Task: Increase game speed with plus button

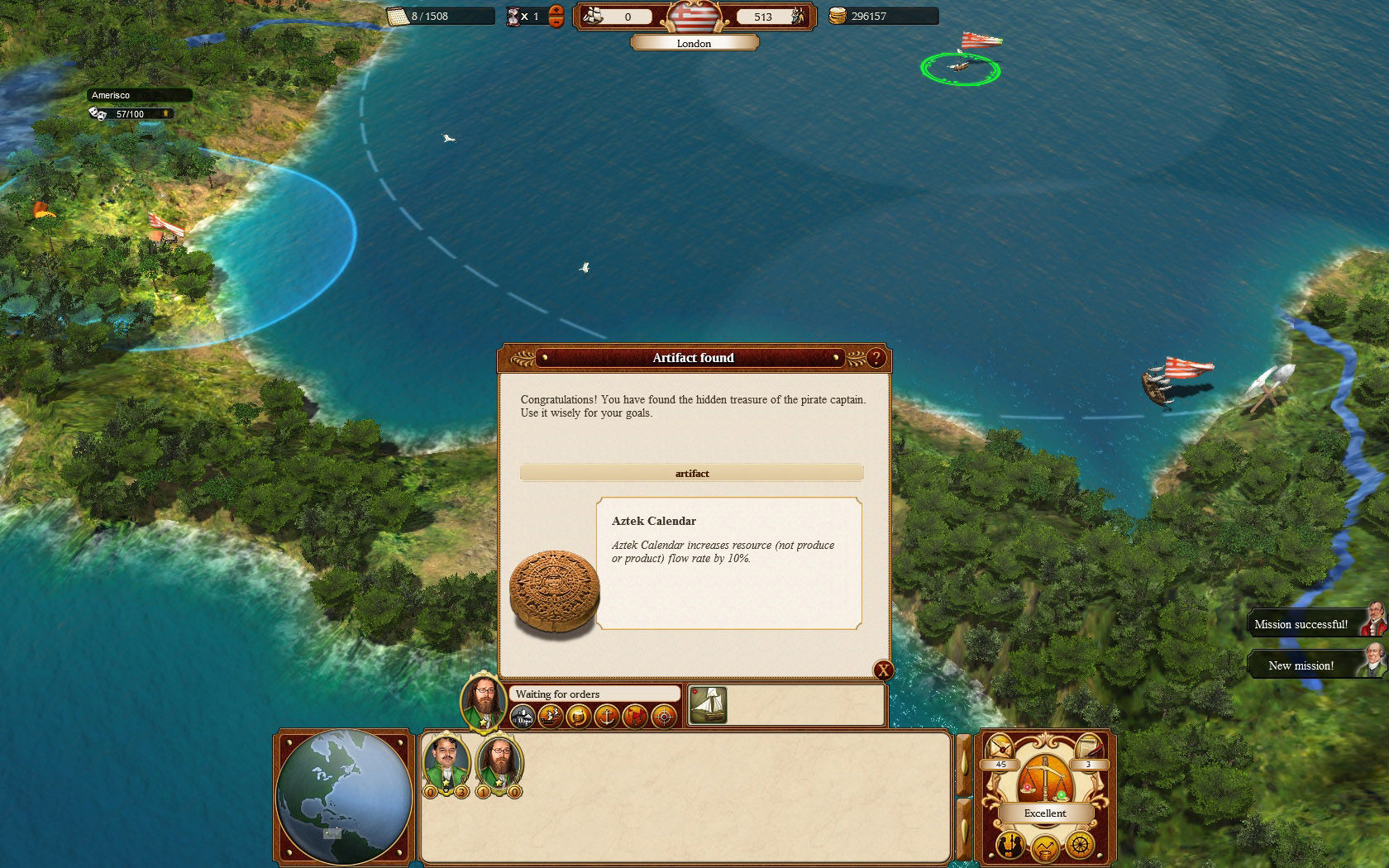Action: pyautogui.click(x=556, y=10)
